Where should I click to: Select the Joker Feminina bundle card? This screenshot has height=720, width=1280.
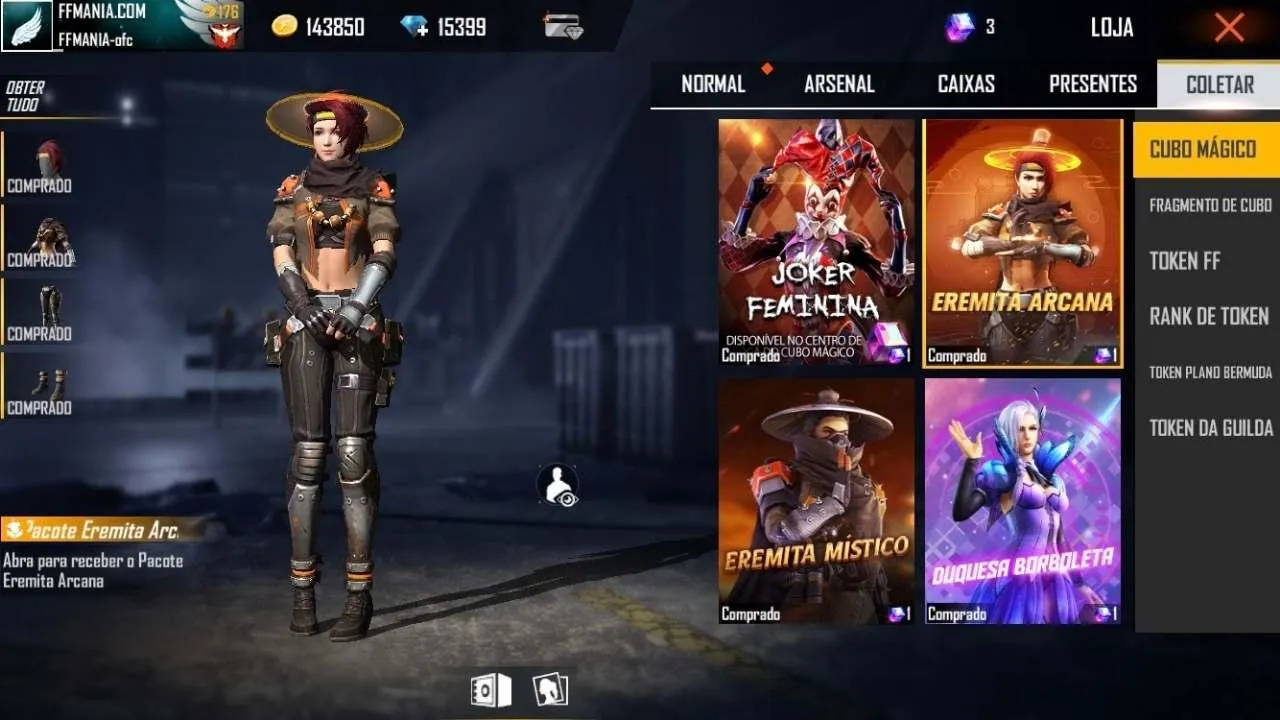[x=816, y=242]
